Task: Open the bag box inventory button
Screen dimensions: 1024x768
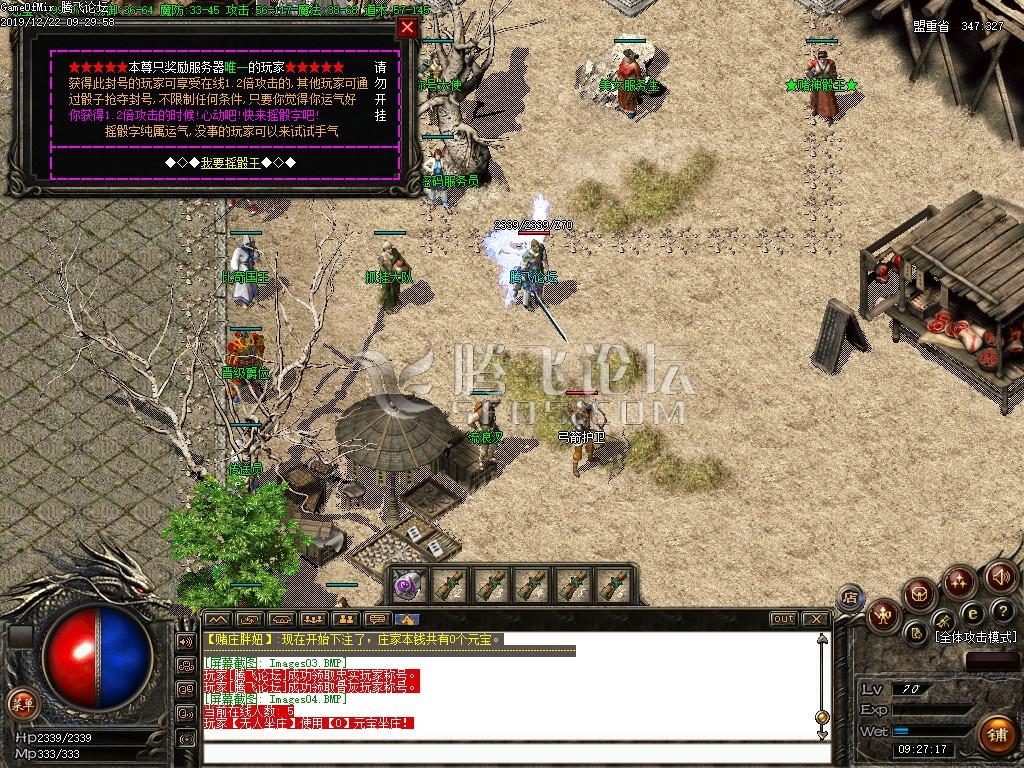Action: tap(919, 594)
